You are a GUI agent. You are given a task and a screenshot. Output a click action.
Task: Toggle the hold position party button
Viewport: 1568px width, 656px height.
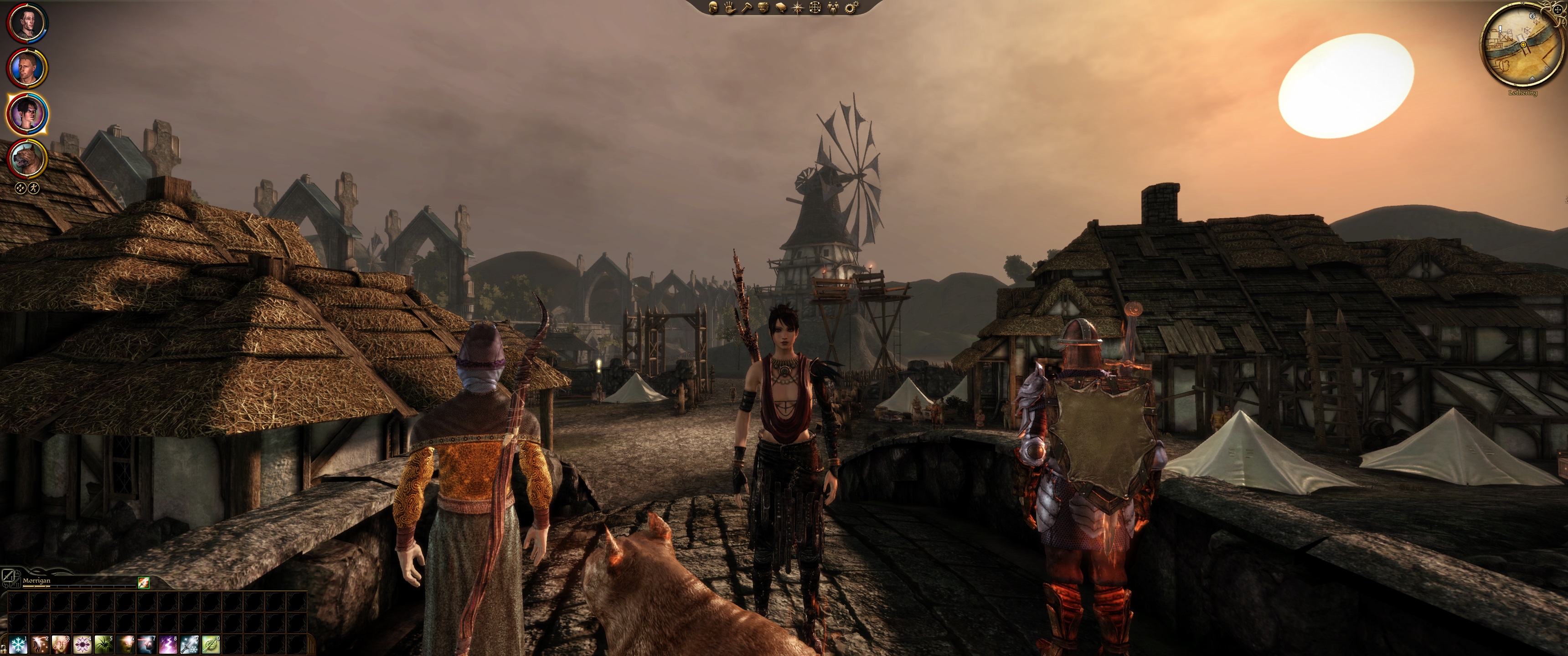pyautogui.click(x=20, y=188)
